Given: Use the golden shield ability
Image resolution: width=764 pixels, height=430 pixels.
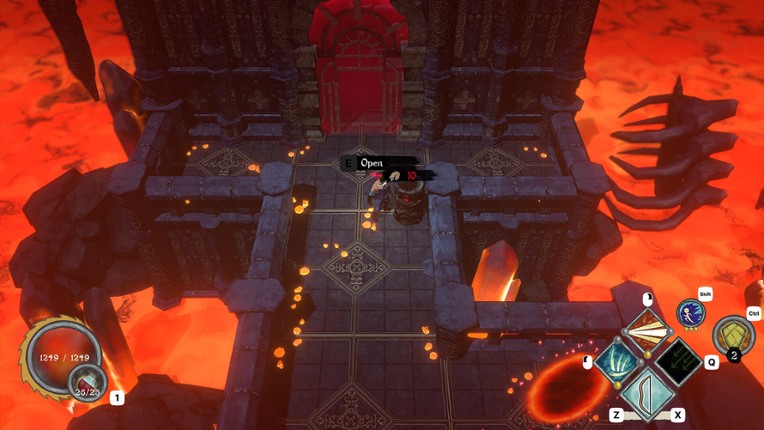Looking at the screenshot, I should [733, 336].
